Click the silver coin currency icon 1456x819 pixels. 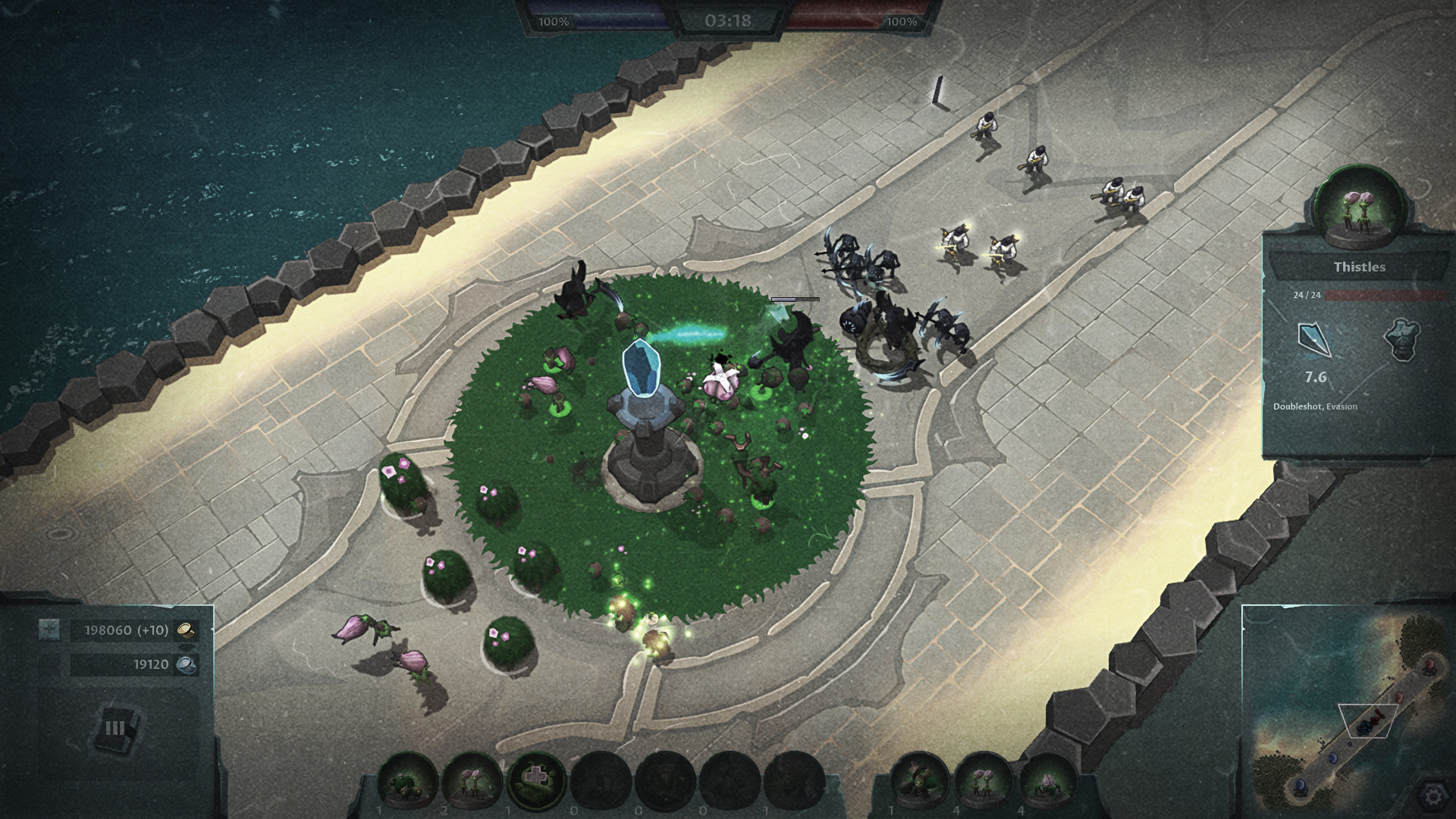(187, 664)
